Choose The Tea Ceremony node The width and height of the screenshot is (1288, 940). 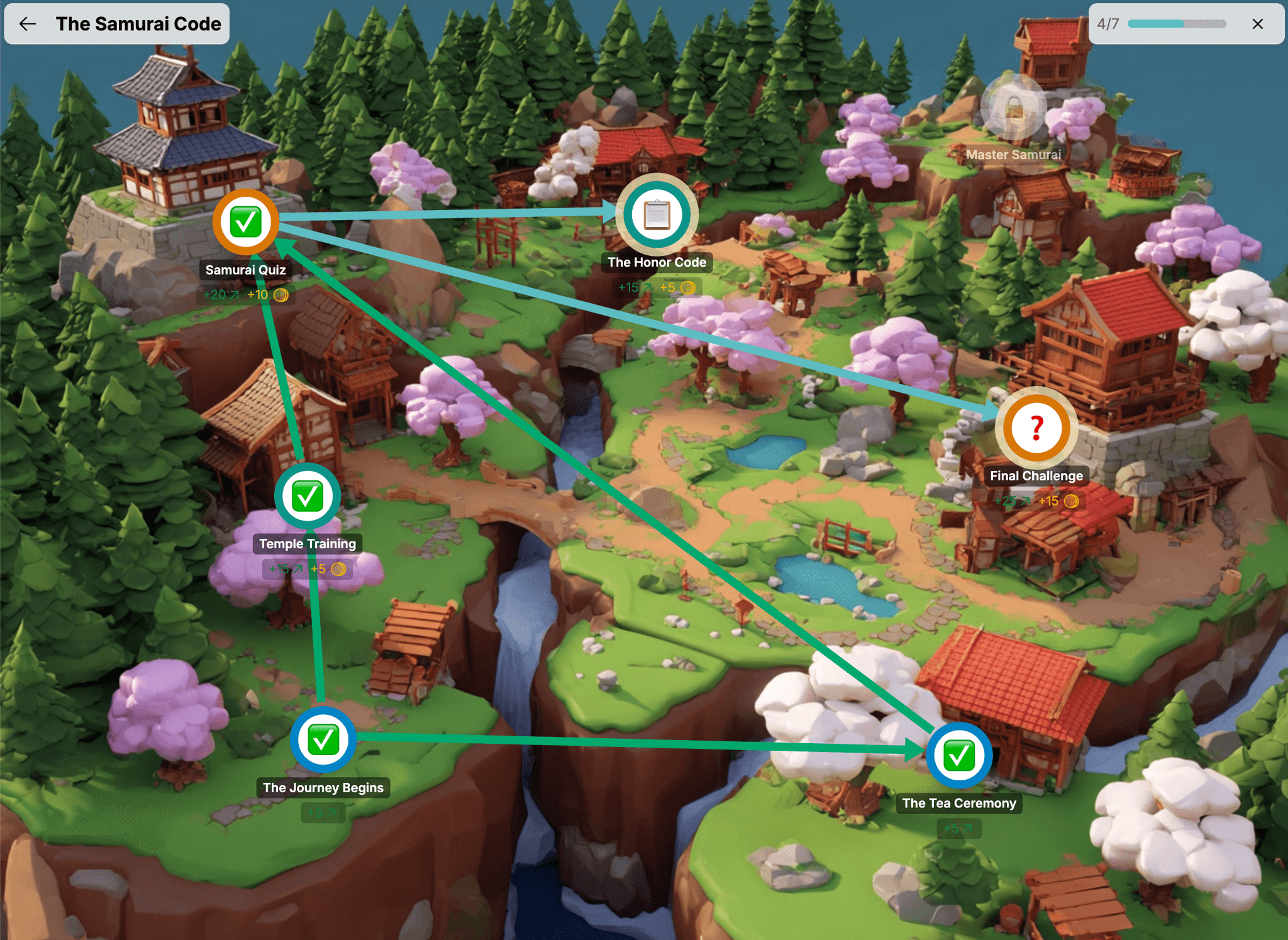coord(958,755)
